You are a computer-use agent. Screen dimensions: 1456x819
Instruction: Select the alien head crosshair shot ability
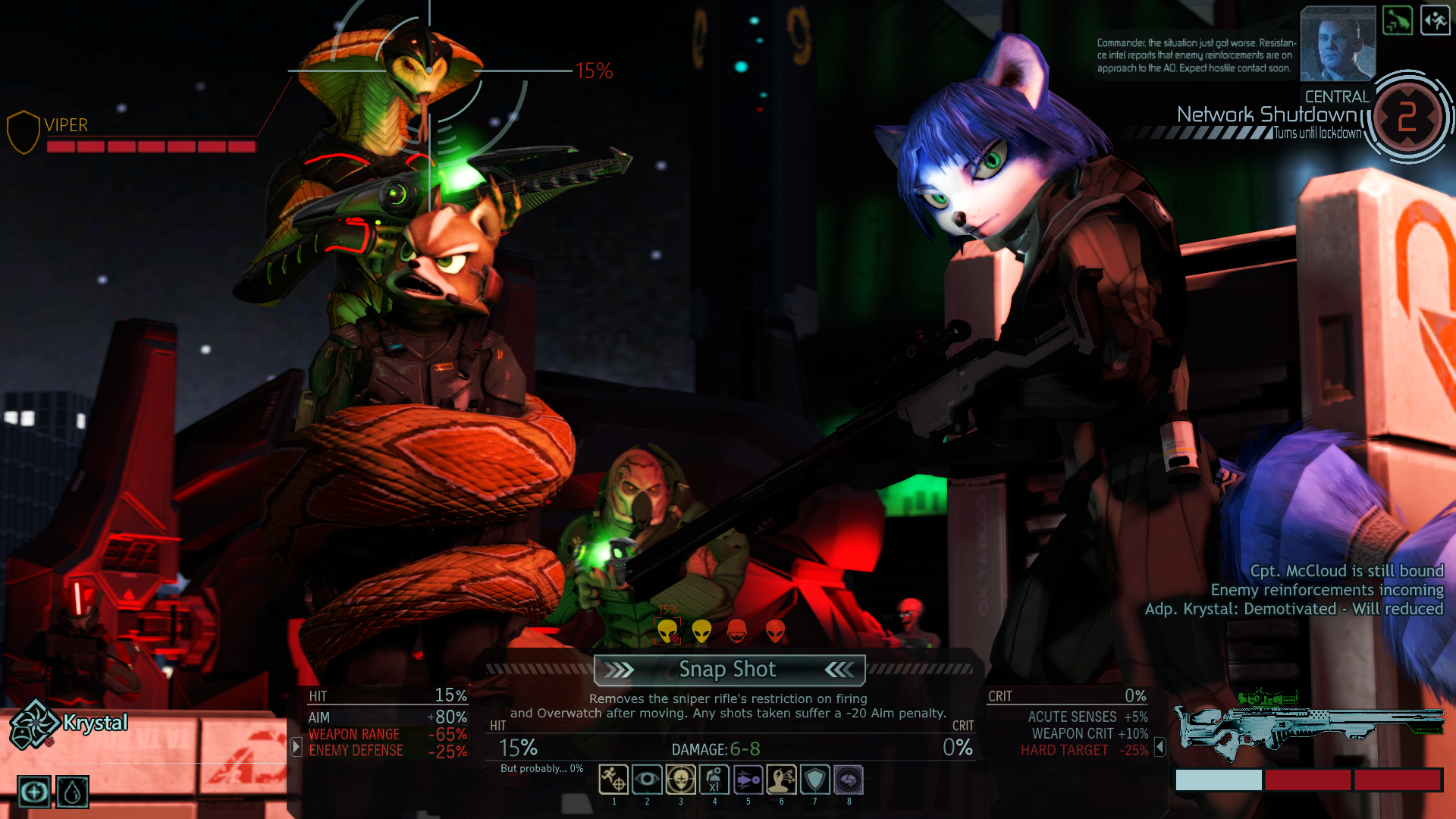(680, 779)
